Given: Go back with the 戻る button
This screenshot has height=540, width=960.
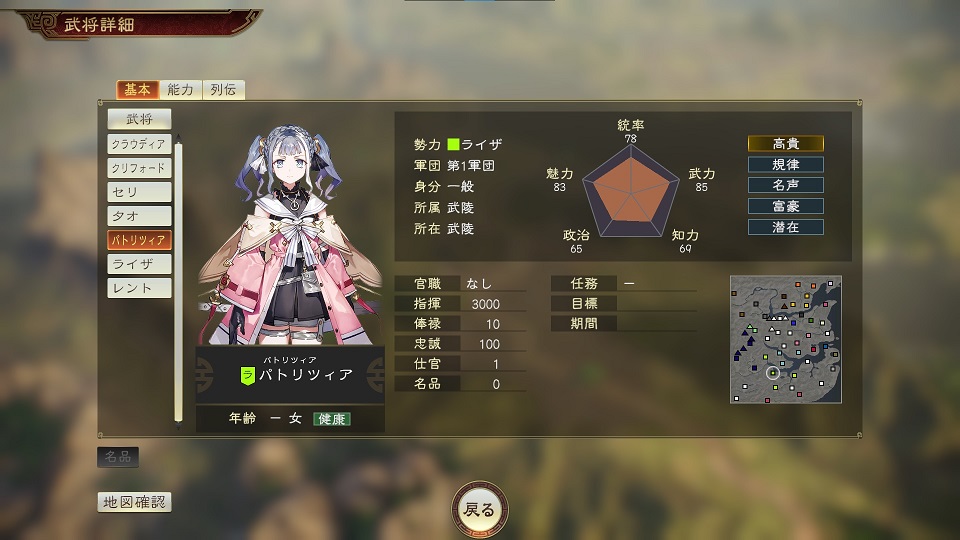Looking at the screenshot, I should coord(480,509).
